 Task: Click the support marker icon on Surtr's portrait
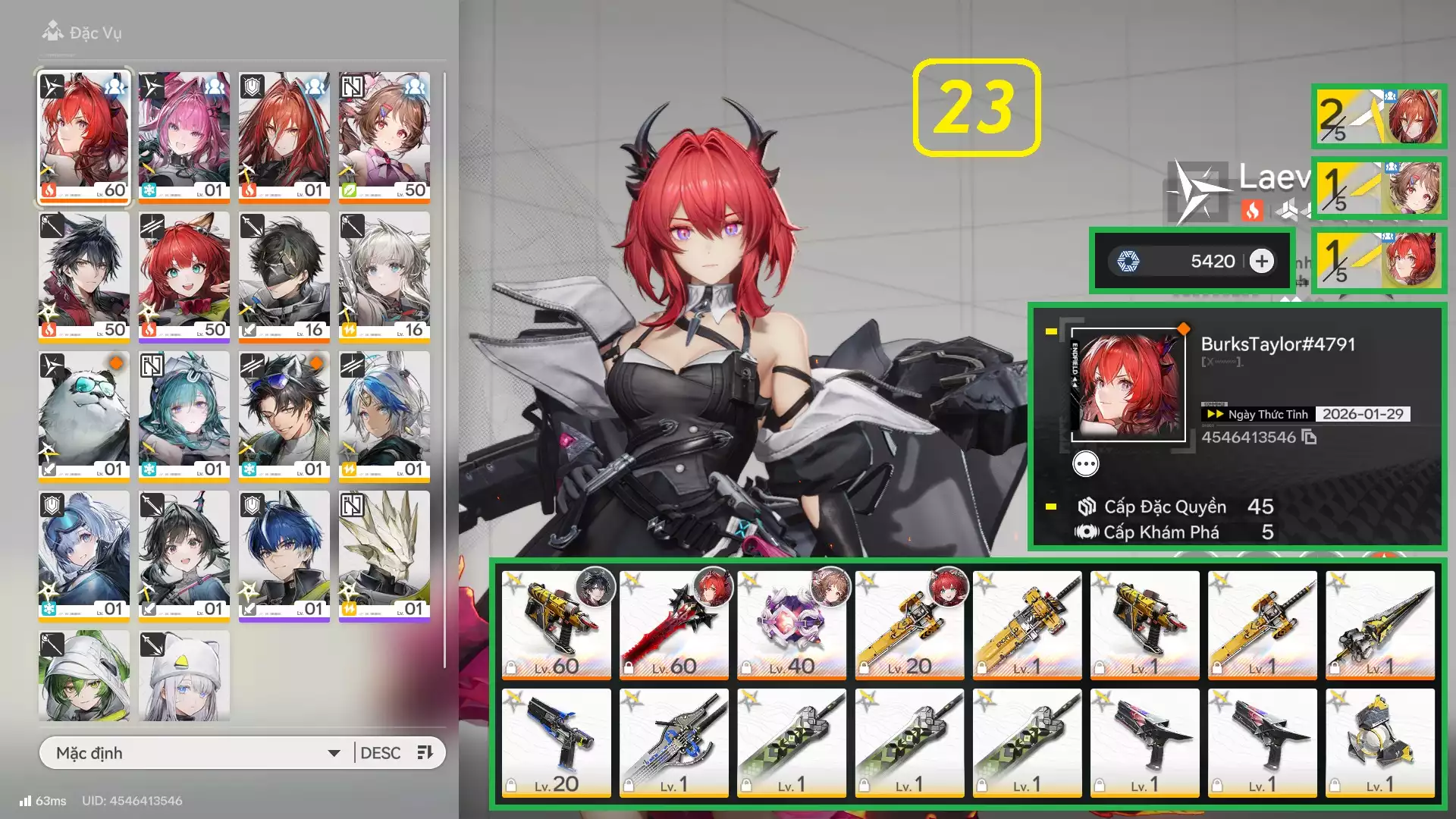click(114, 87)
